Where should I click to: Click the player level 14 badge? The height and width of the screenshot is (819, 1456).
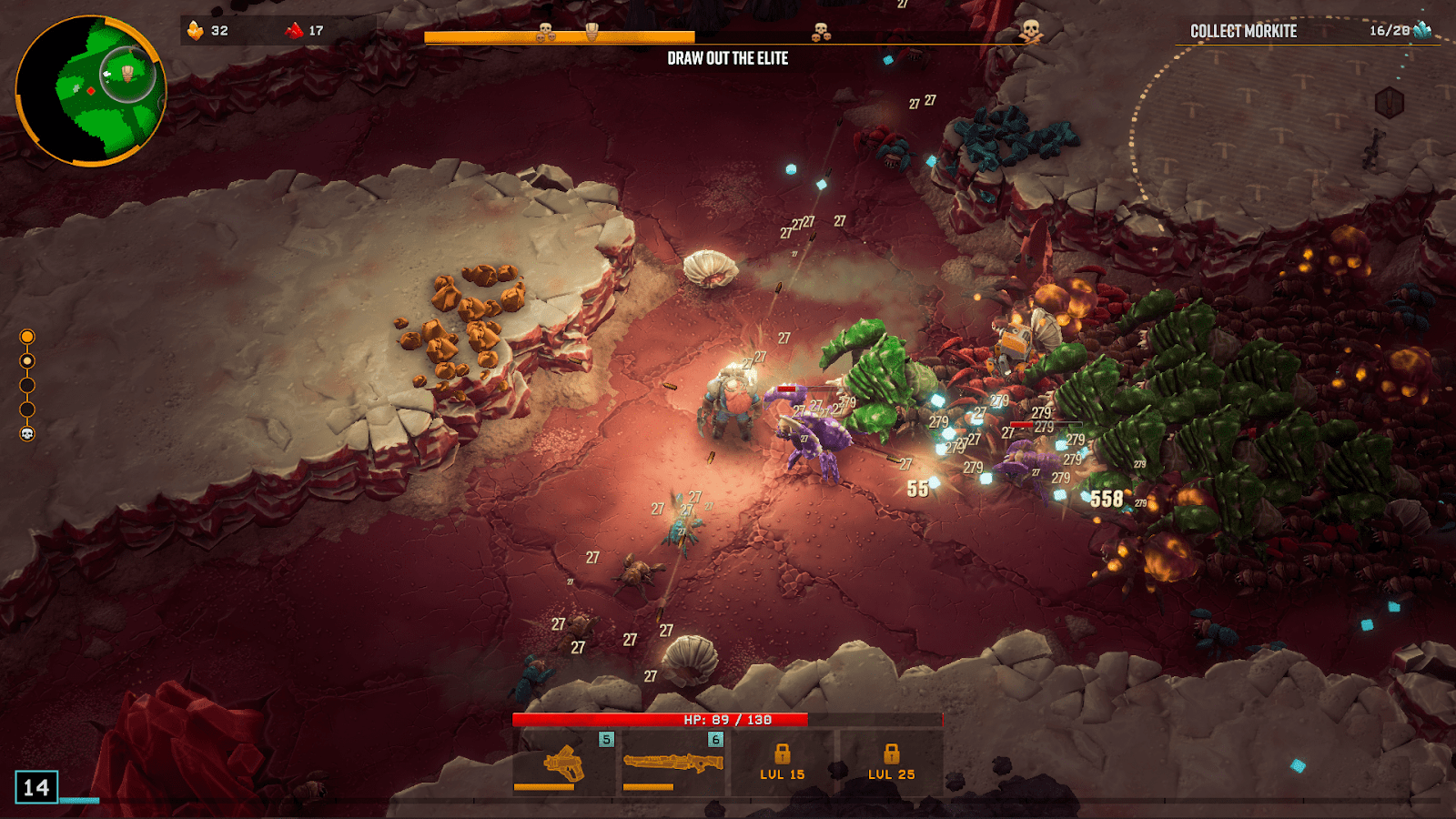36,787
